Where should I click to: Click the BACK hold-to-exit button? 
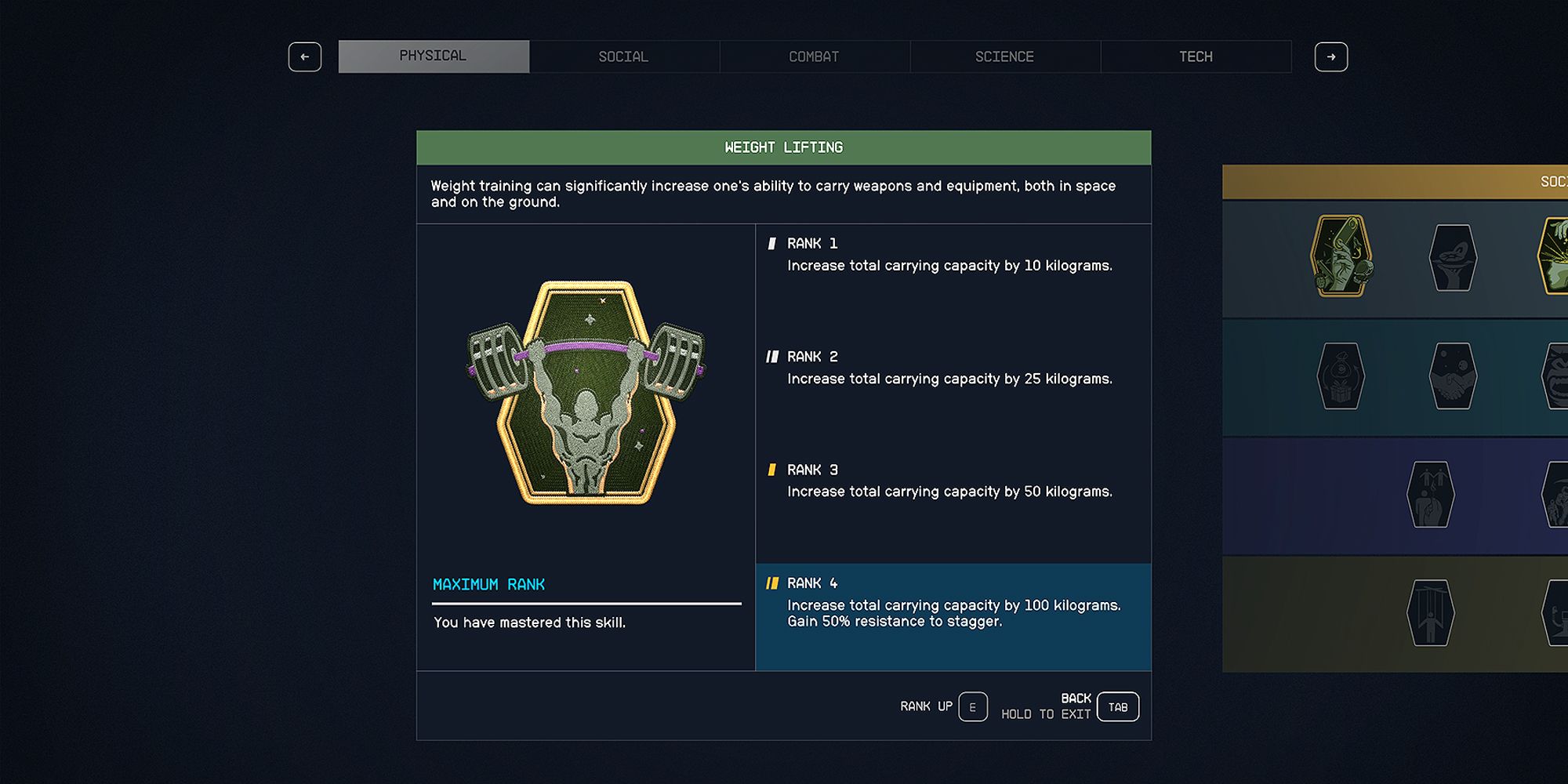tap(1116, 706)
